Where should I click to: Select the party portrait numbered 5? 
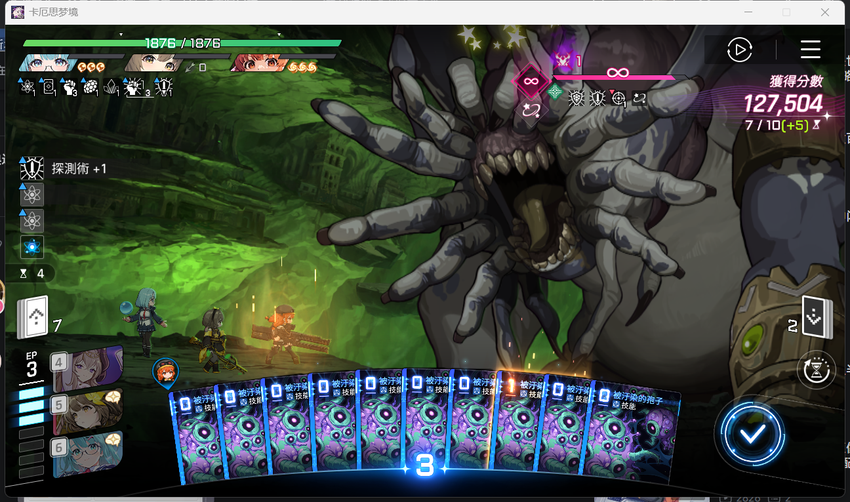[86, 408]
